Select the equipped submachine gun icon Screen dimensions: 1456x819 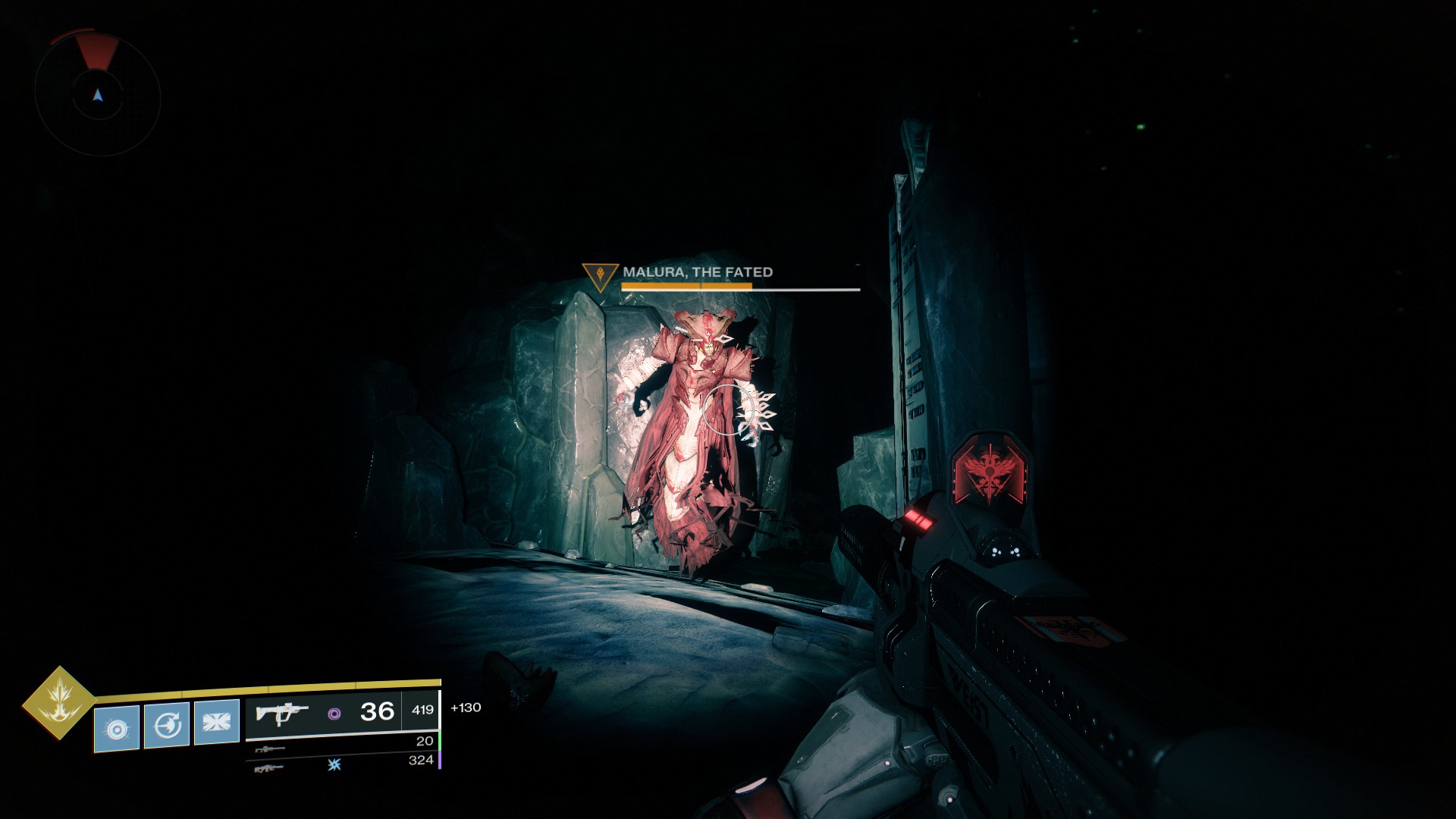[282, 713]
